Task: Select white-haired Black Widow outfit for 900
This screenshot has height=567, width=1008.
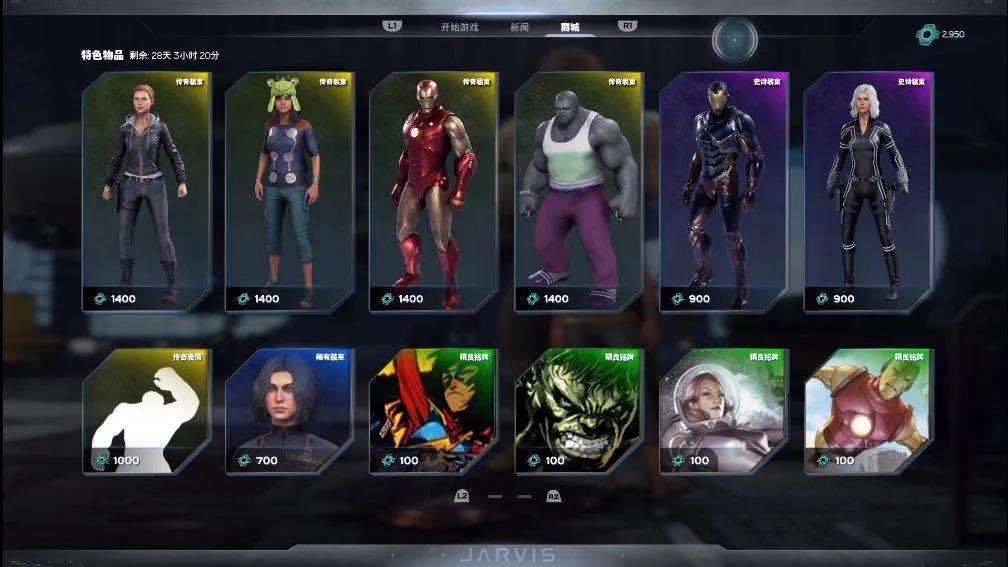Action: coord(868,191)
